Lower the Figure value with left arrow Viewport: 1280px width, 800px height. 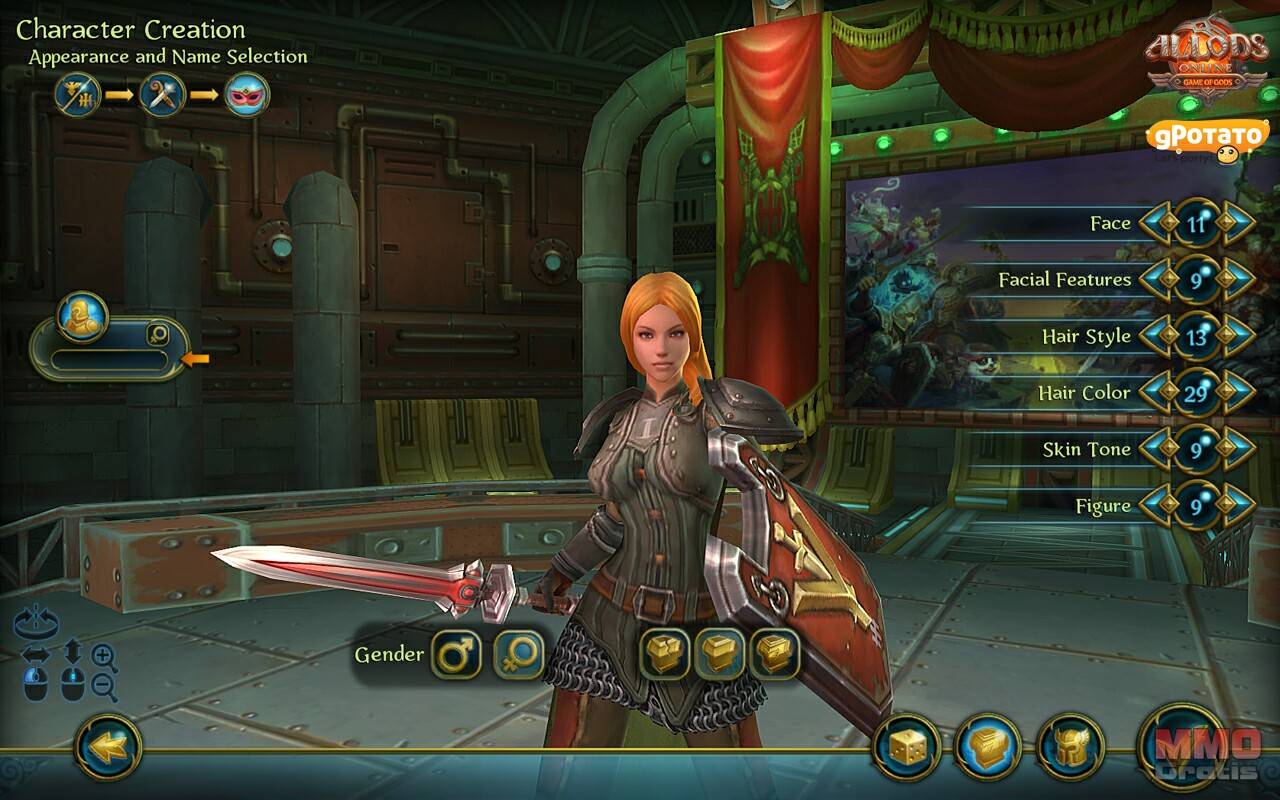[1155, 506]
